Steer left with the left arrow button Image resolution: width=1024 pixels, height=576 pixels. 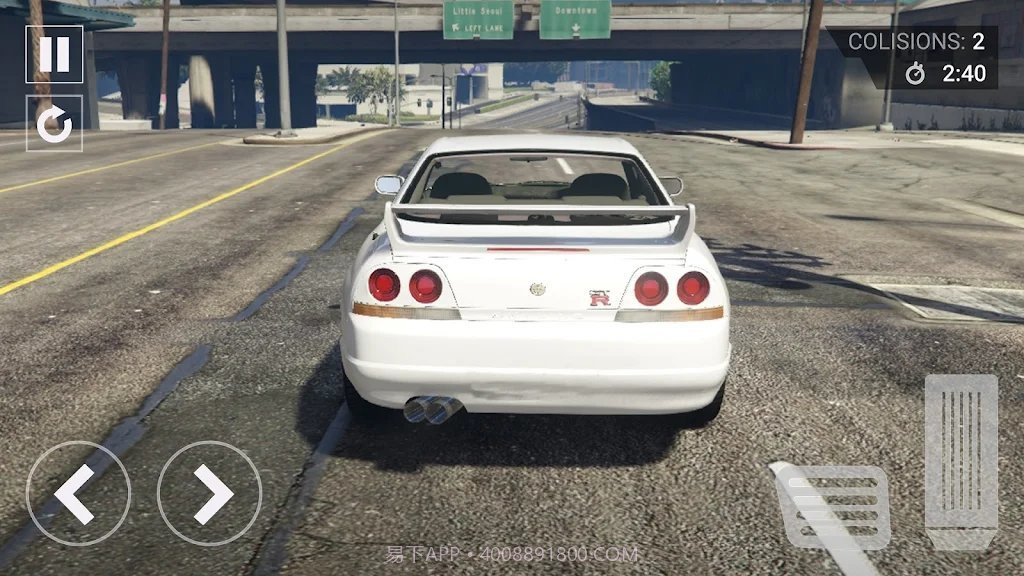point(78,493)
